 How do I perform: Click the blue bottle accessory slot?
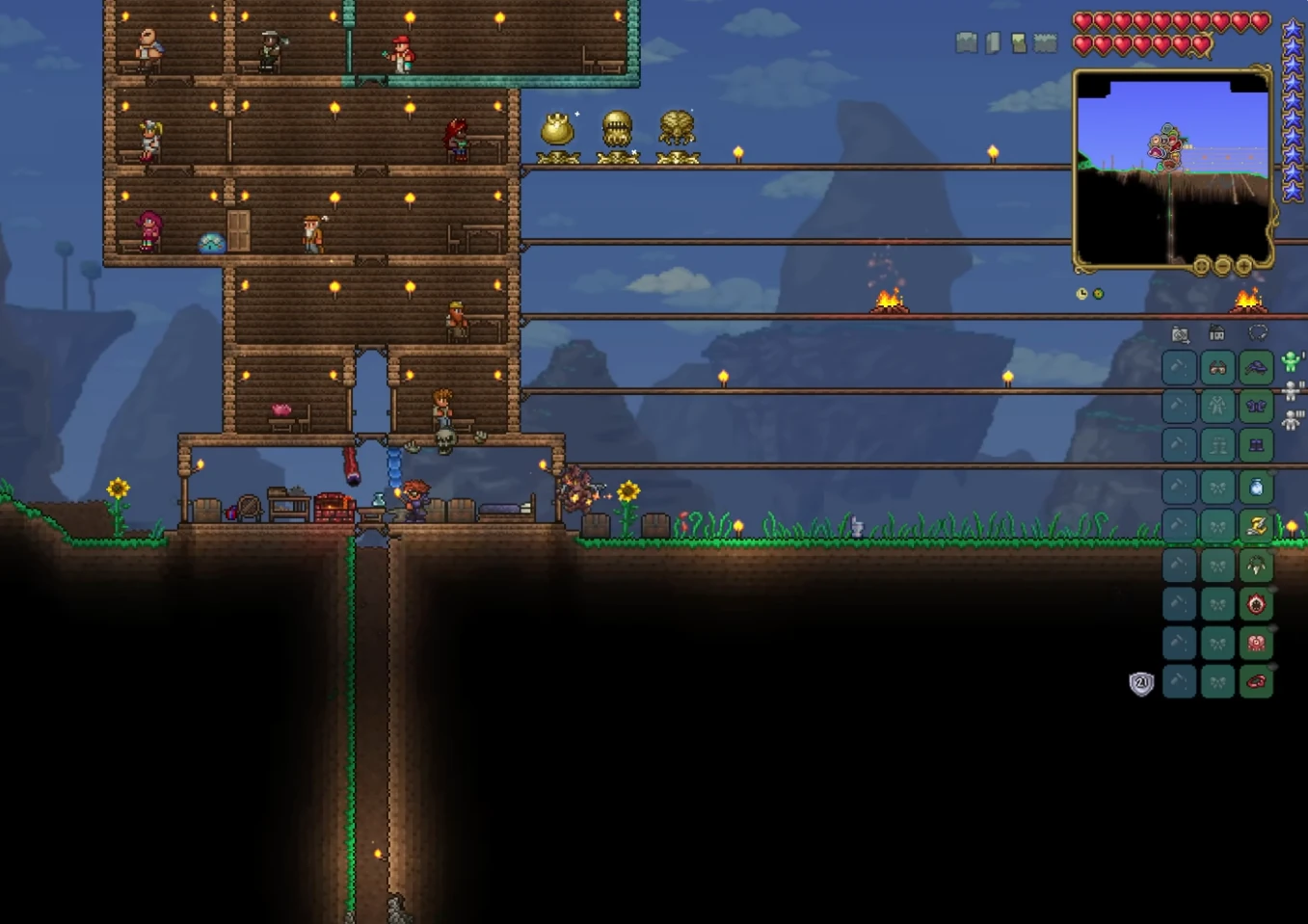[1257, 486]
